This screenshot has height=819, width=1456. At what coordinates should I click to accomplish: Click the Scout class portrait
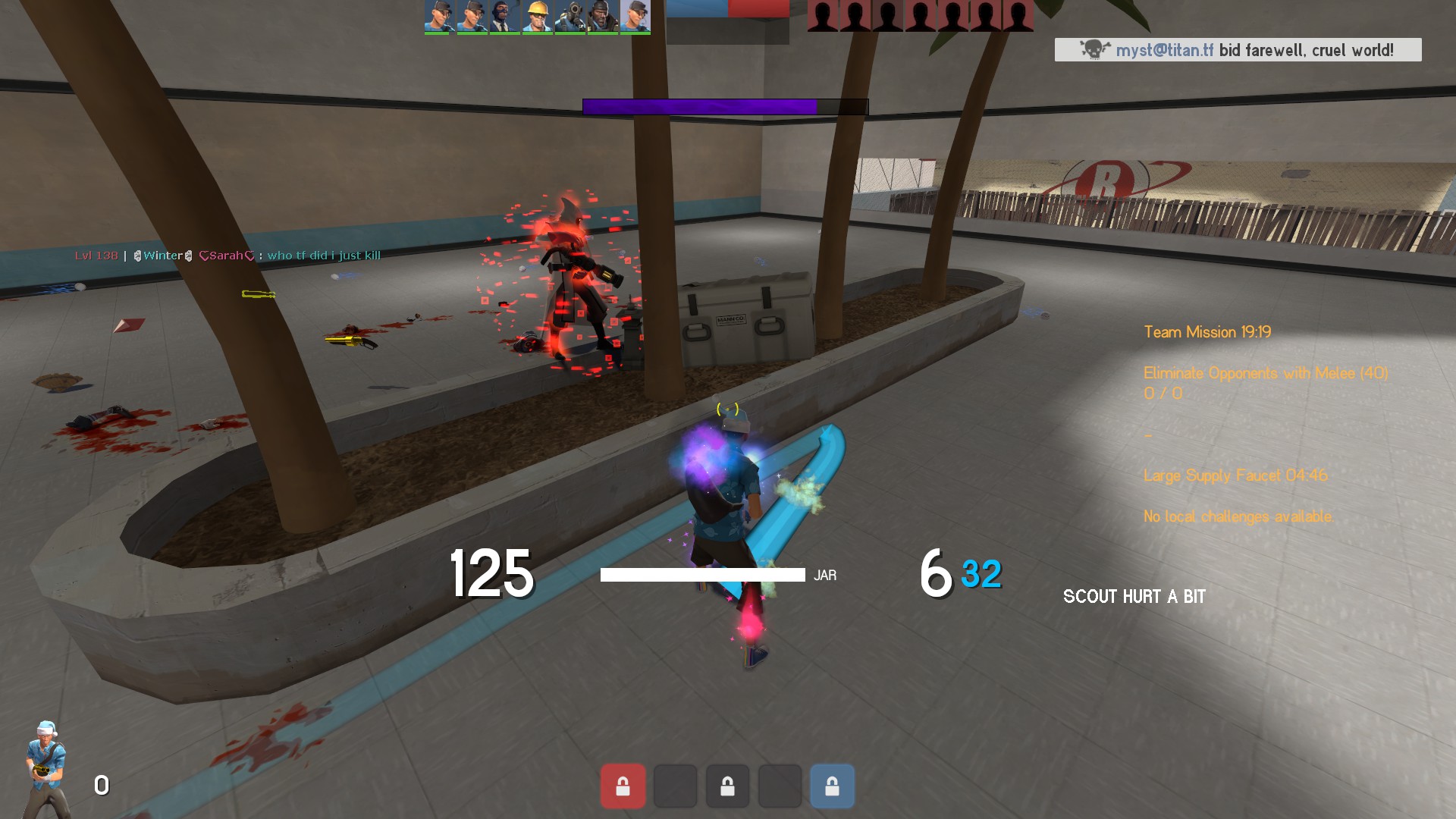point(47,767)
